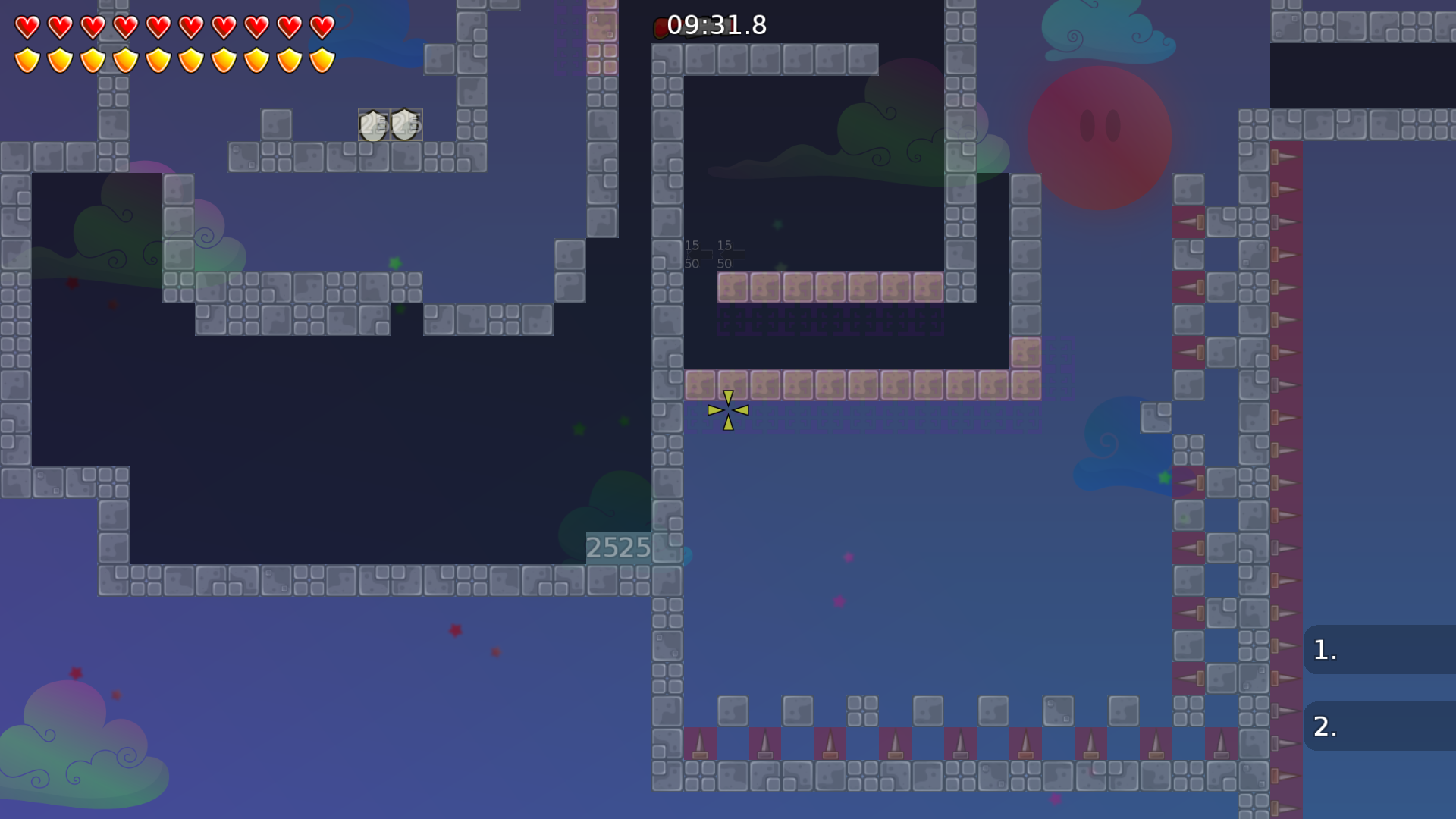Viewport: 1456px width, 819px height.
Task: Click the 2525 points label
Action: (x=619, y=548)
